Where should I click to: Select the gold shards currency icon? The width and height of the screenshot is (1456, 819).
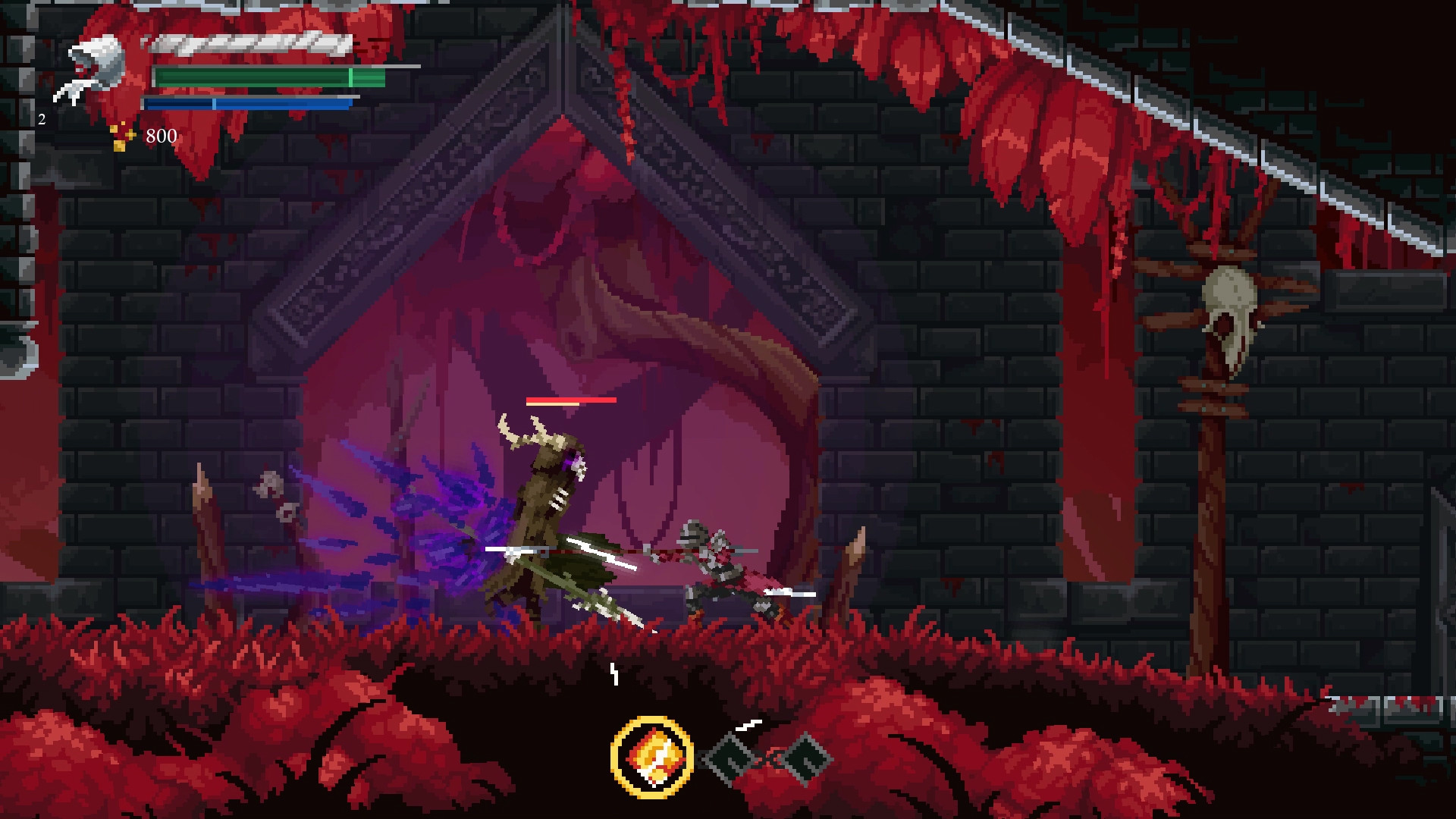121,136
